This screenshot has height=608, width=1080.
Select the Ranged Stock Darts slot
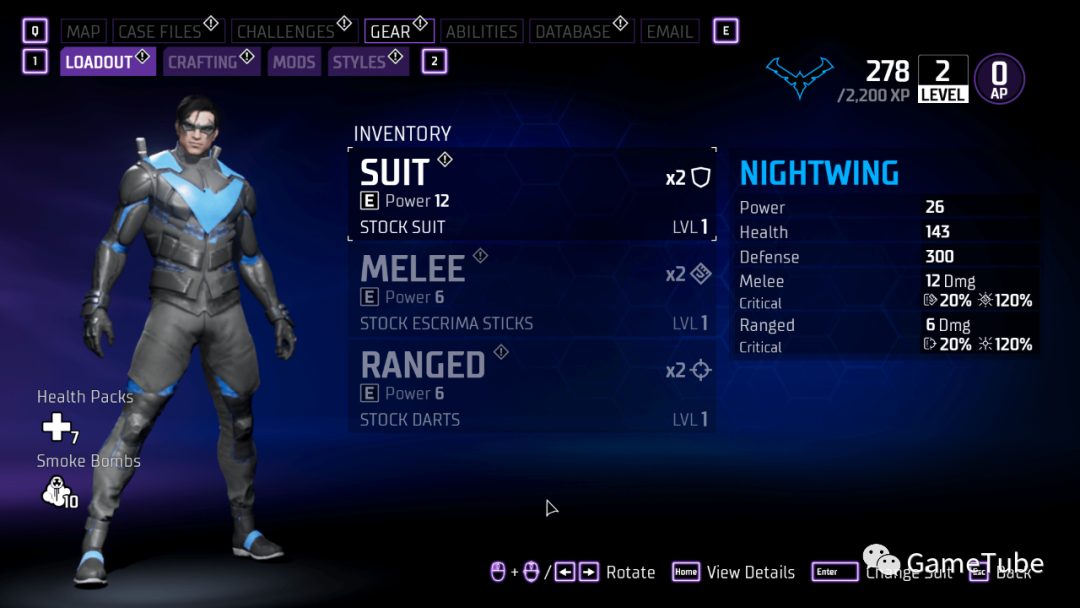pyautogui.click(x=532, y=387)
